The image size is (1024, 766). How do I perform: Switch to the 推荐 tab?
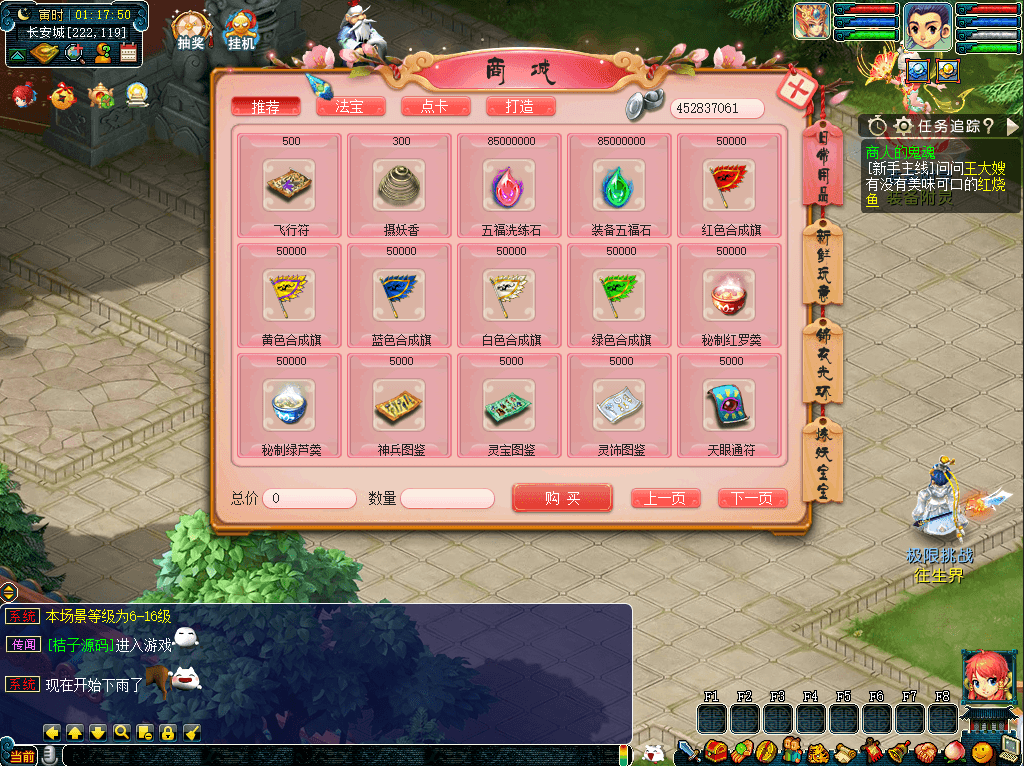265,107
